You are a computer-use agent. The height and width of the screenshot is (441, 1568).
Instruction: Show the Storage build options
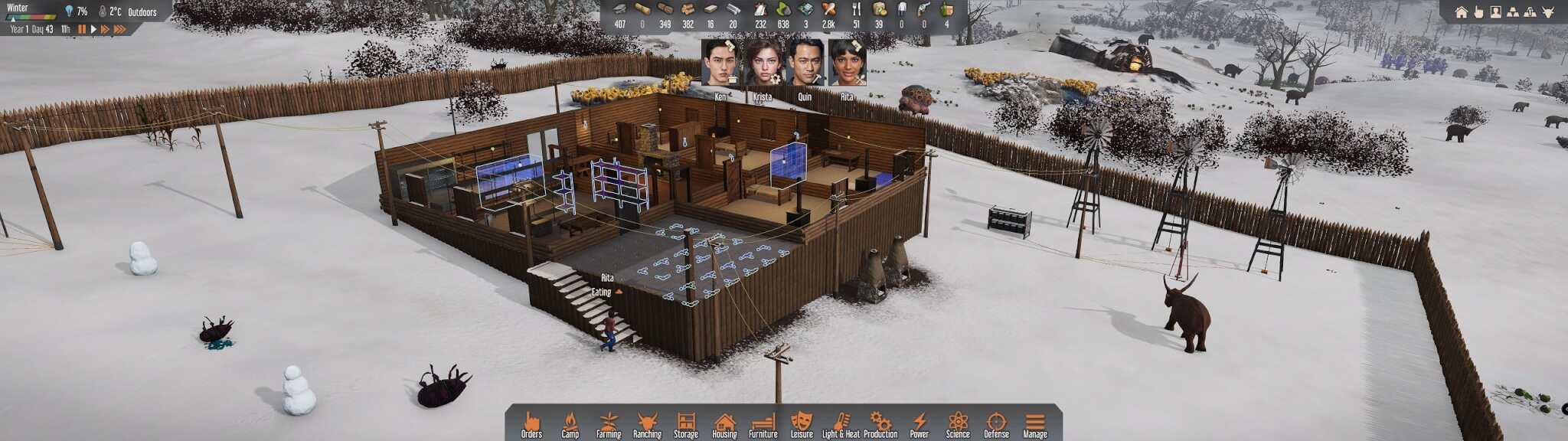click(686, 424)
